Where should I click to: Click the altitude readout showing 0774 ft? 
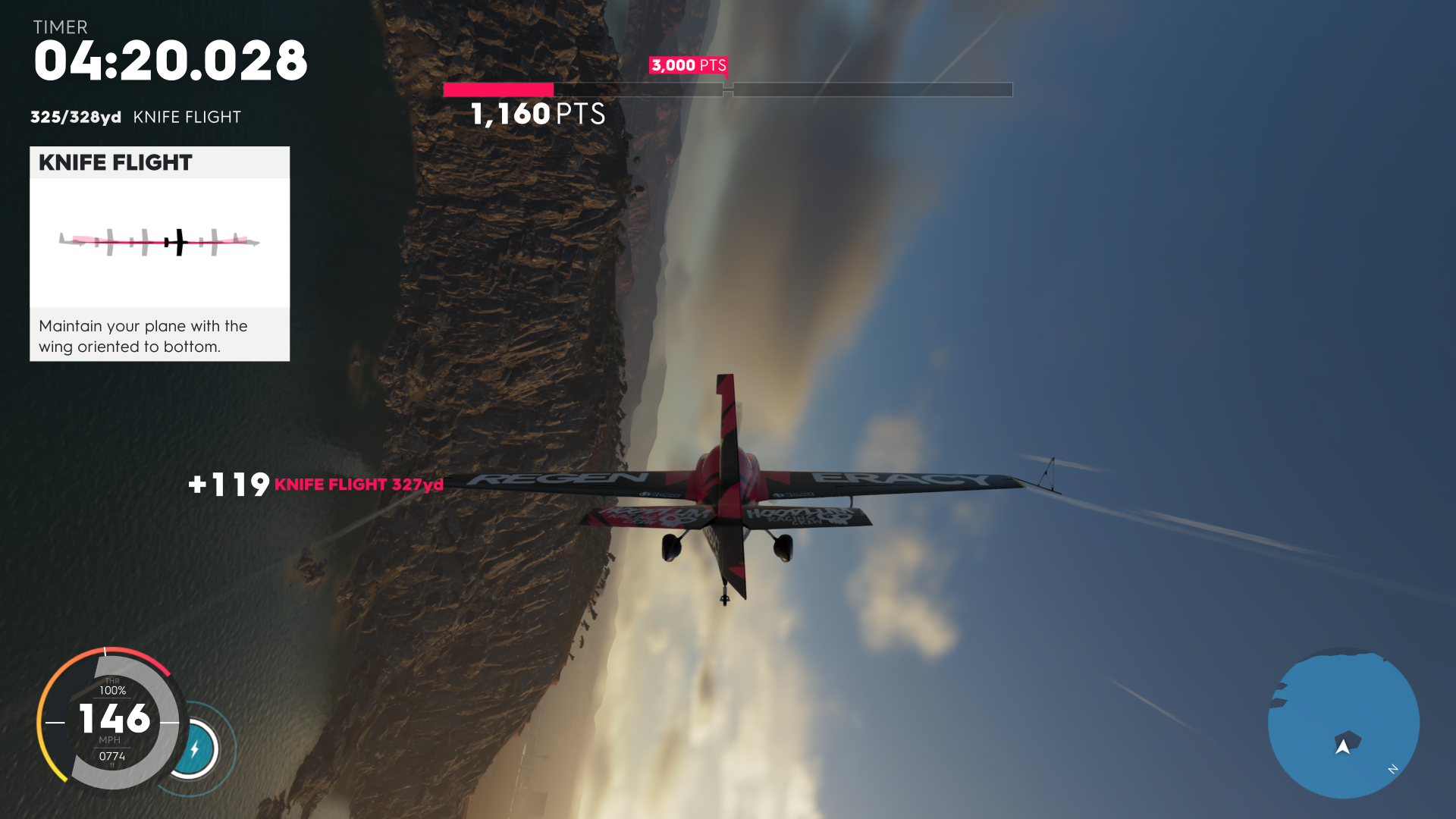click(x=111, y=756)
